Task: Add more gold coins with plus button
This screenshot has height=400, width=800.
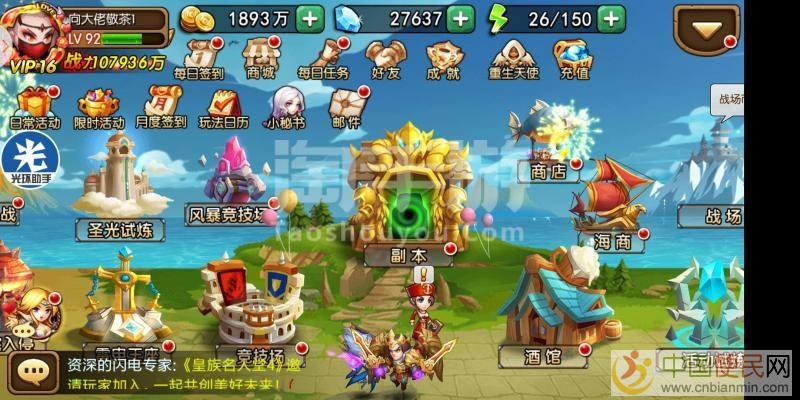Action: pyautogui.click(x=309, y=18)
